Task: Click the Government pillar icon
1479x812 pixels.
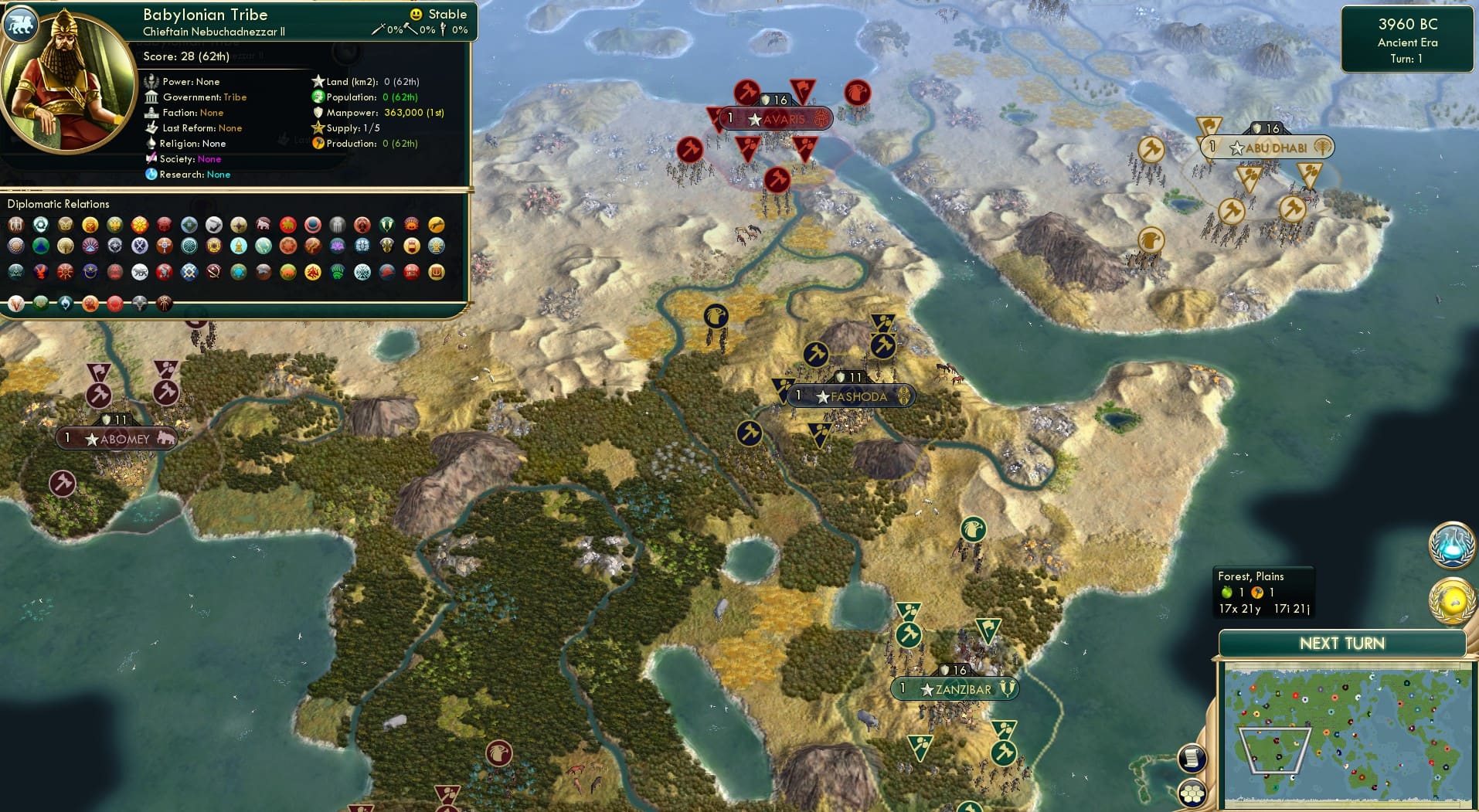Action: tap(153, 97)
